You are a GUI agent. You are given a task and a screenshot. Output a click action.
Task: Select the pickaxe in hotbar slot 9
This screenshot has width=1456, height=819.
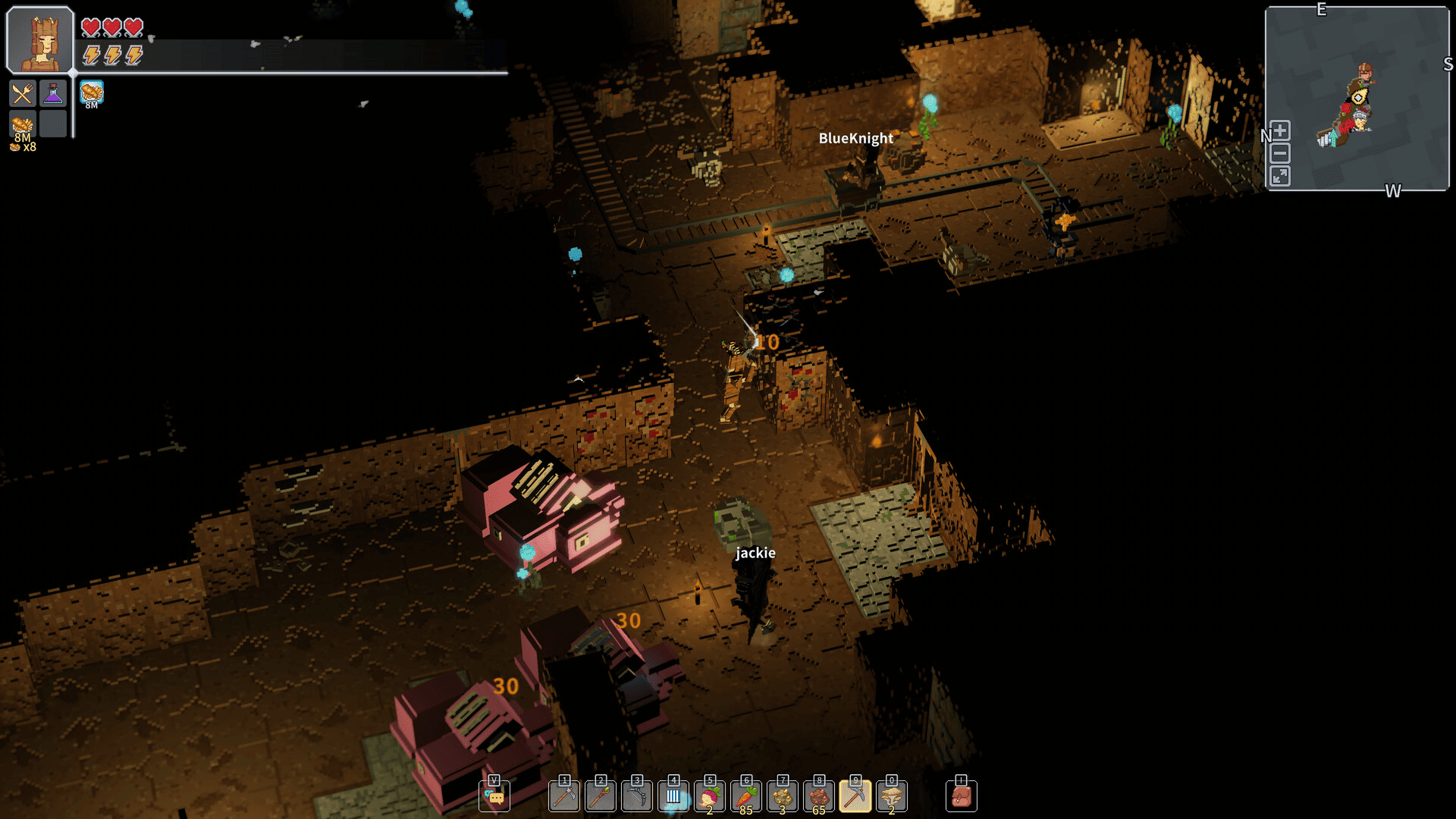855,795
